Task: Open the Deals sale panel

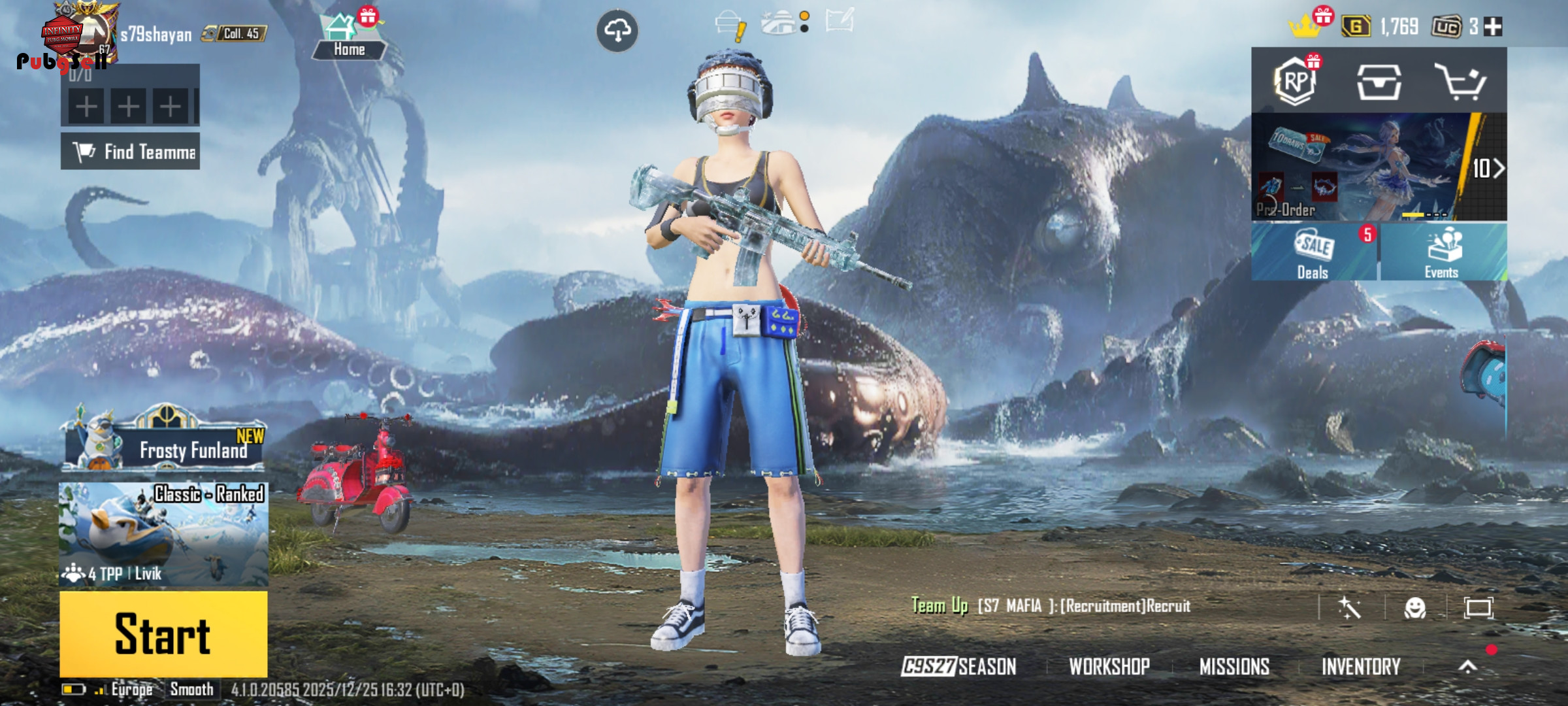Action: [x=1313, y=252]
